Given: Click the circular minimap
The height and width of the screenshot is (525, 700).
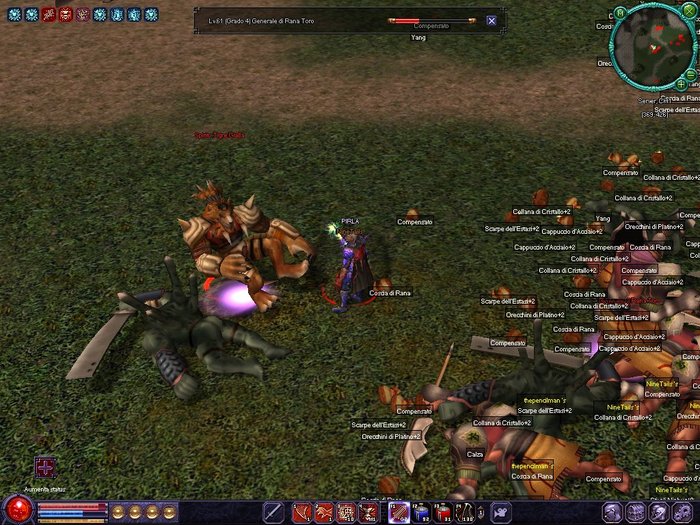Looking at the screenshot, I should click(x=651, y=46).
